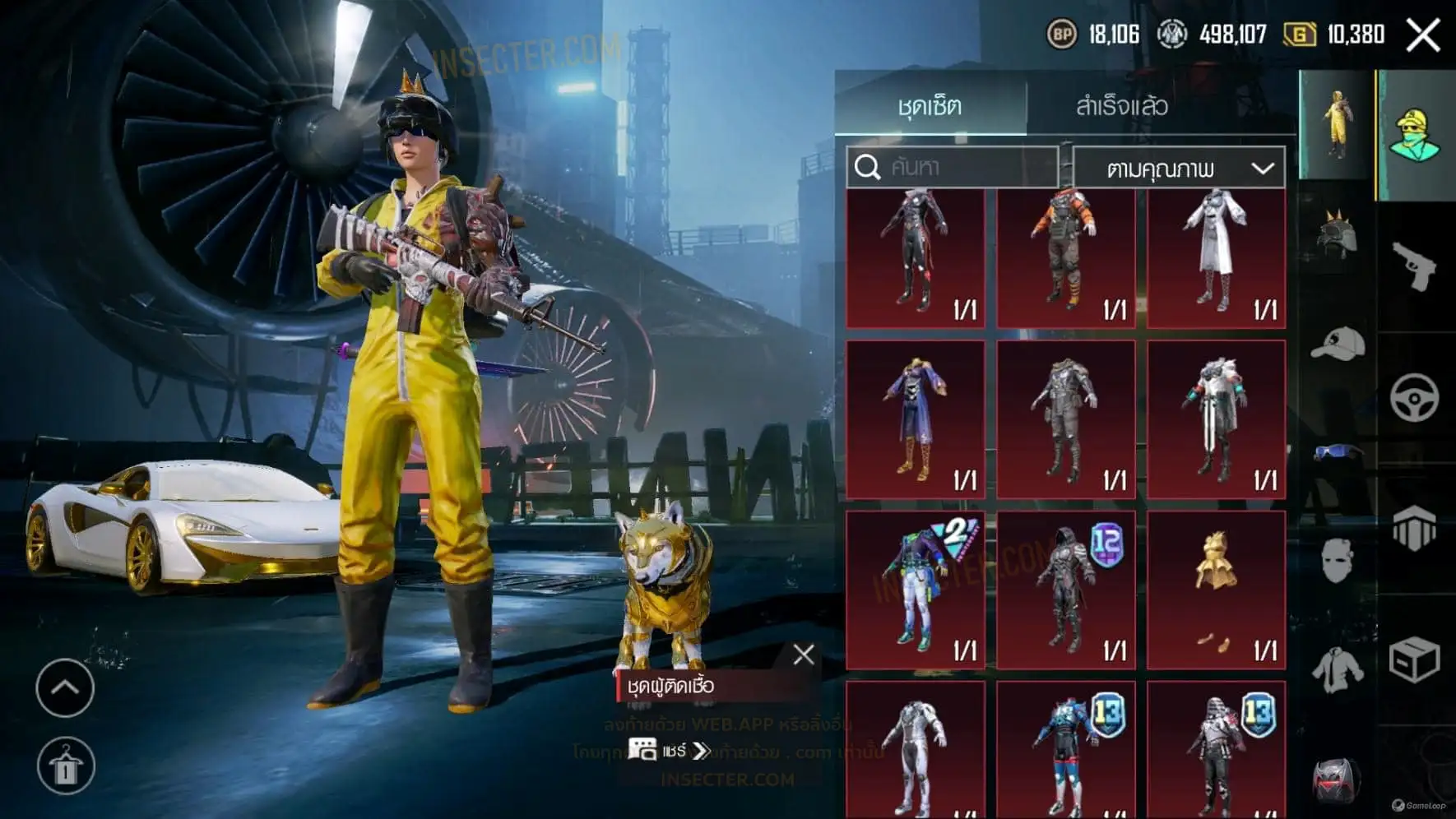Open the ตามคุณภาพ sort dropdown

(x=1179, y=169)
